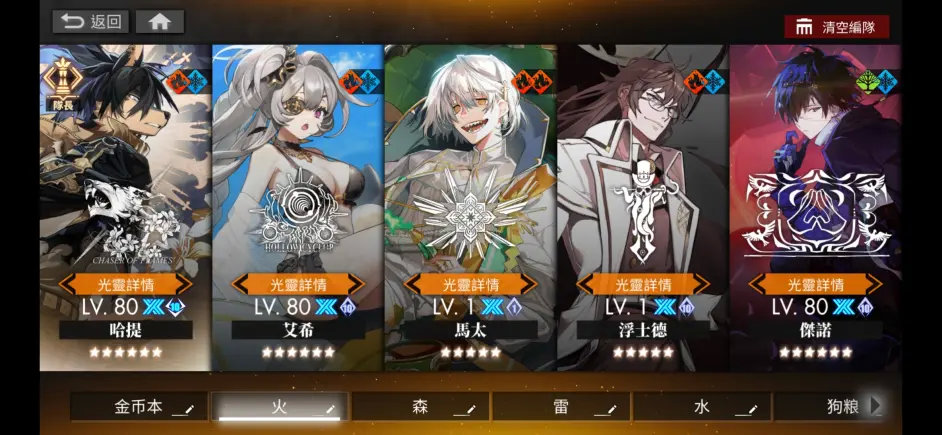Select the 火 team tab
Image resolution: width=942 pixels, height=435 pixels.
(x=280, y=407)
